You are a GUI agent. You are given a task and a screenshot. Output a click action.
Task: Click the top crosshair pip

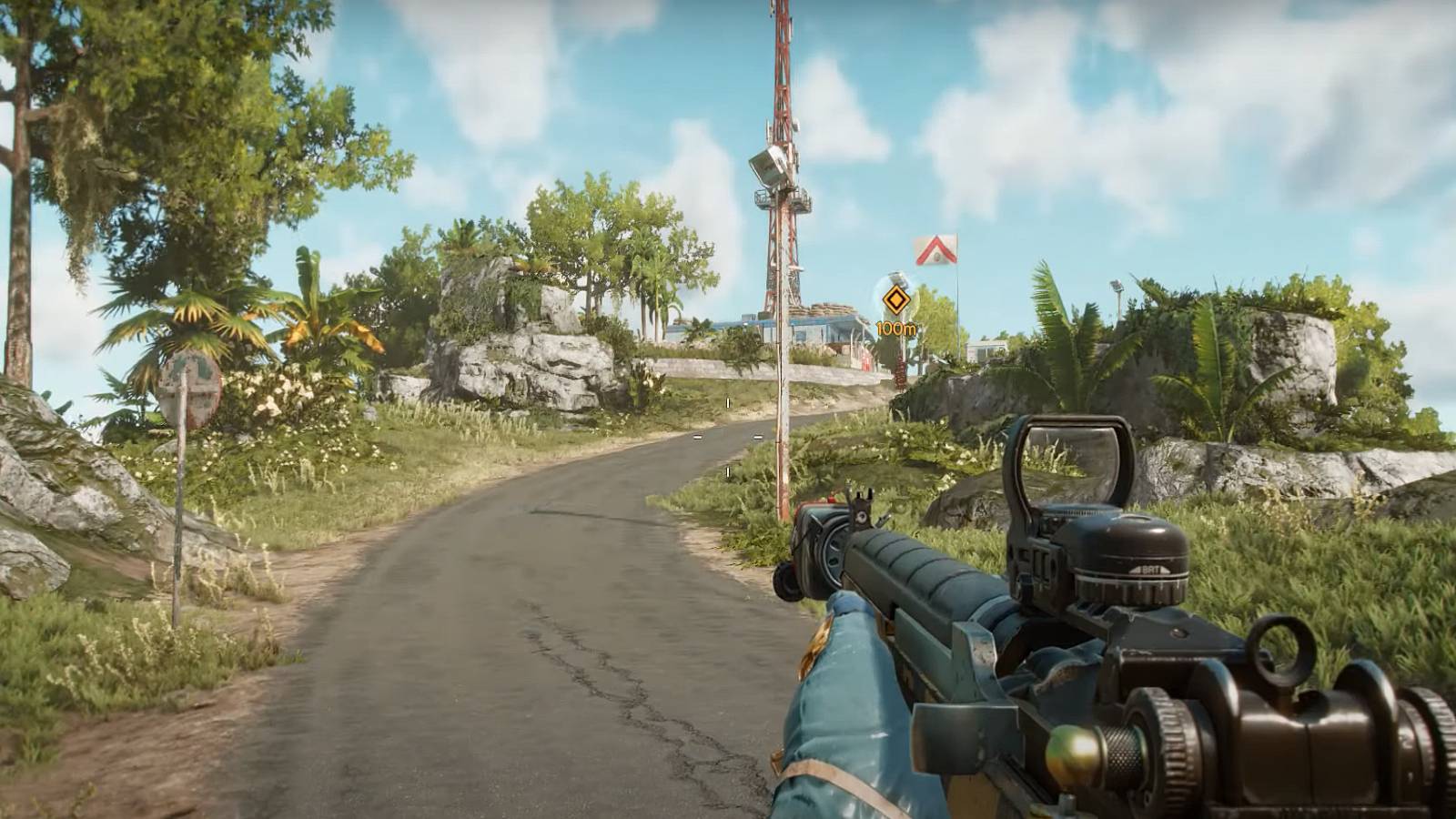pos(728,402)
